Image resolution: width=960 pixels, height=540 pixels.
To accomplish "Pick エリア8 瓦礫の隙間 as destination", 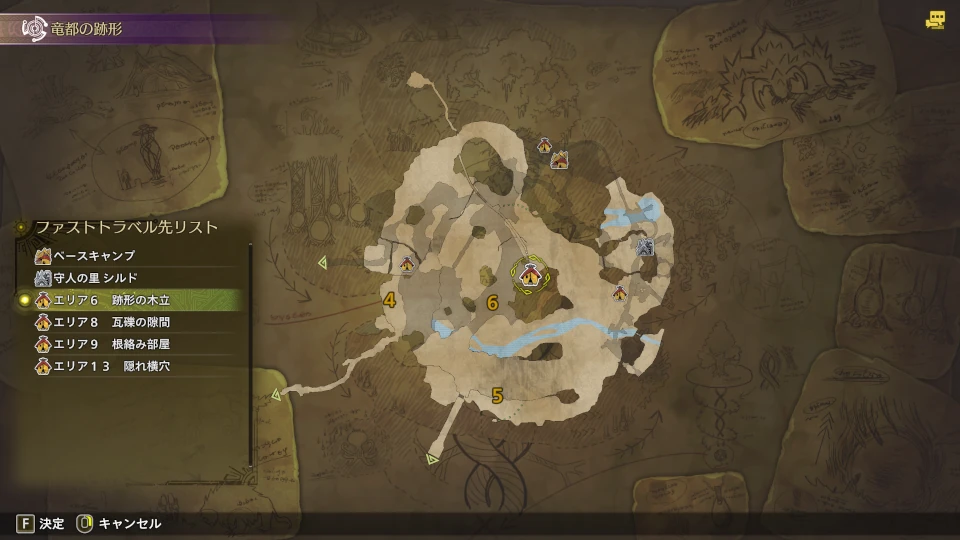I will (x=111, y=322).
